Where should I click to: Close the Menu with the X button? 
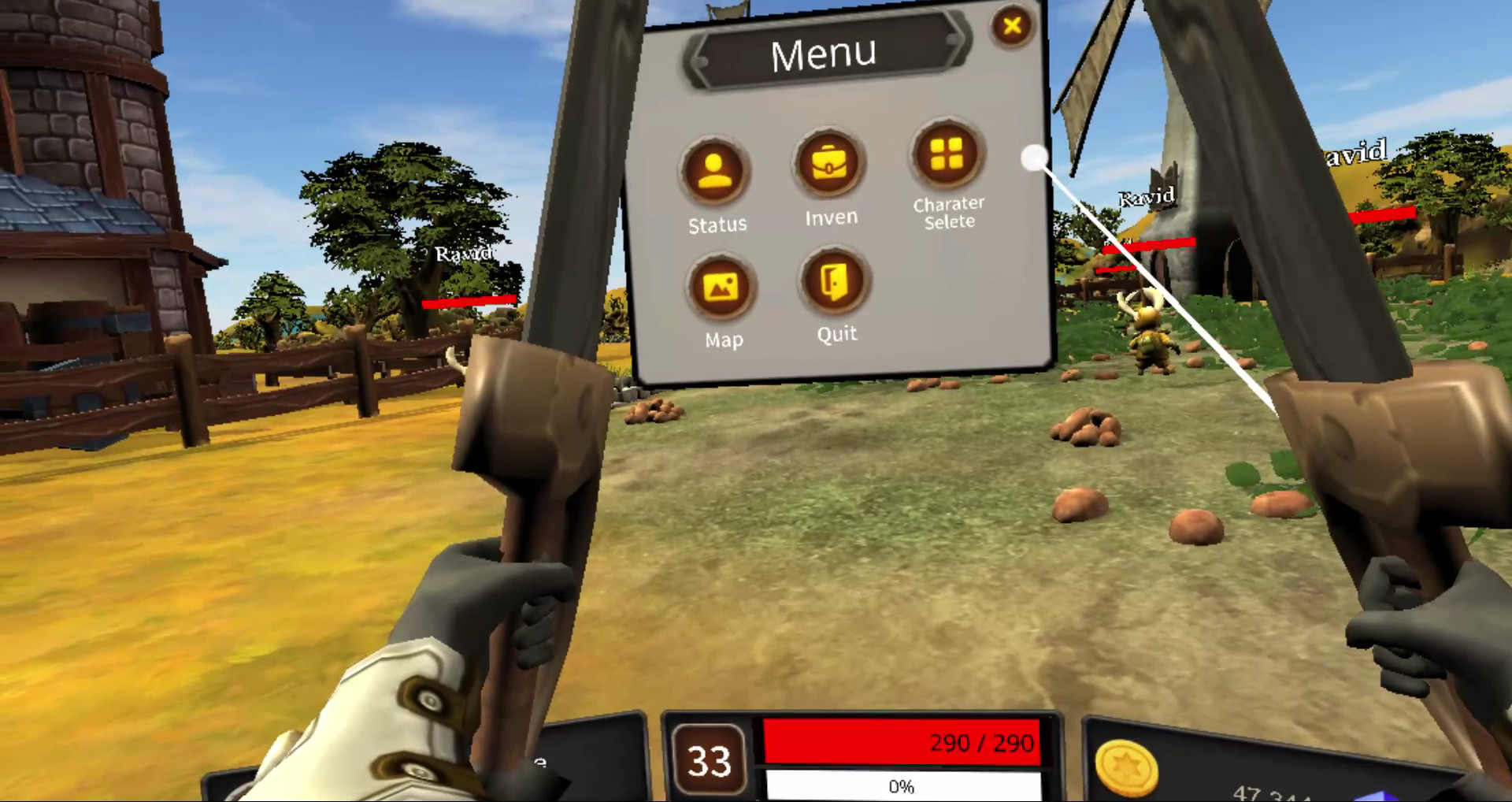pos(1012,26)
